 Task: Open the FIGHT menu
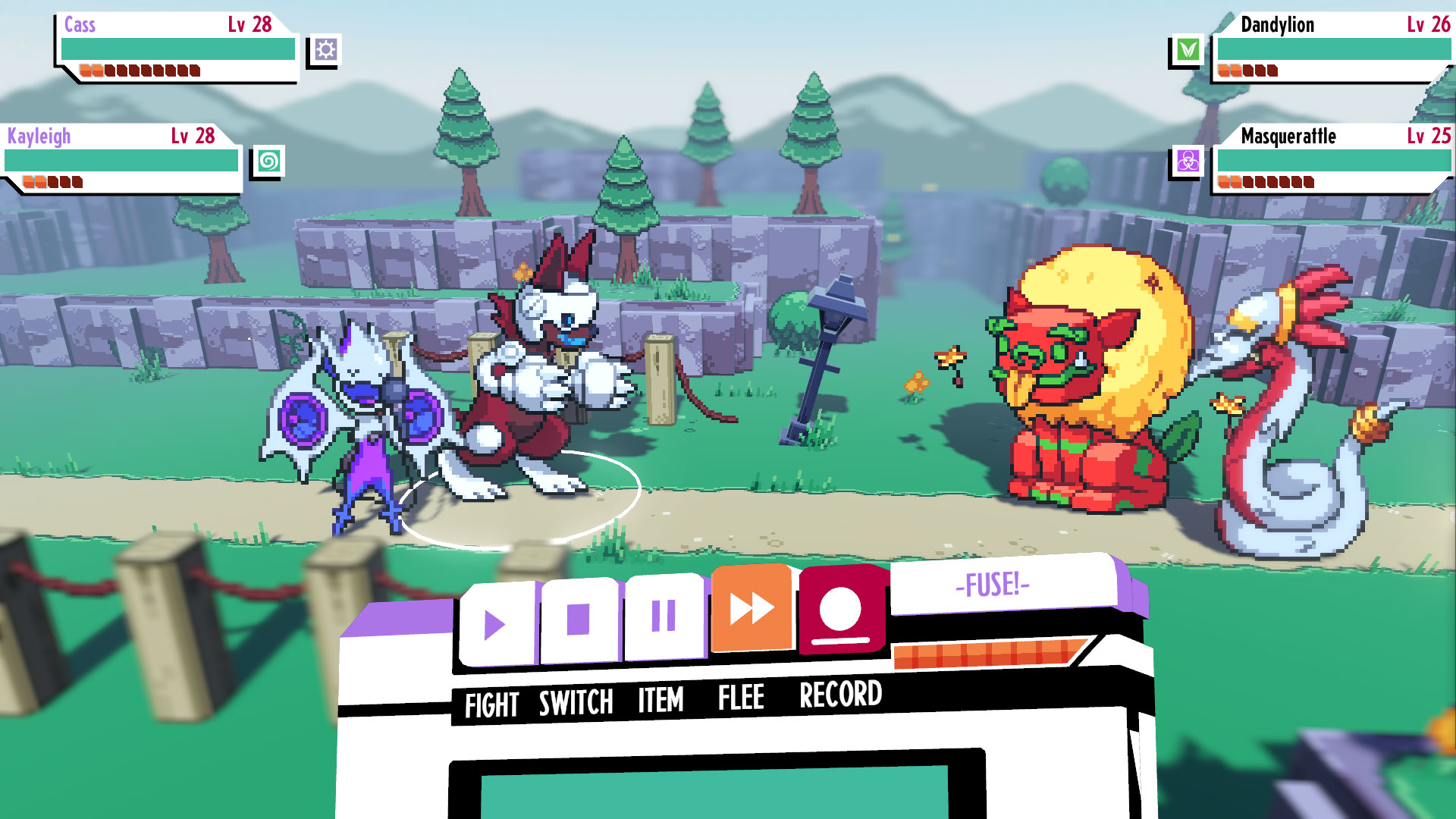pos(492,703)
